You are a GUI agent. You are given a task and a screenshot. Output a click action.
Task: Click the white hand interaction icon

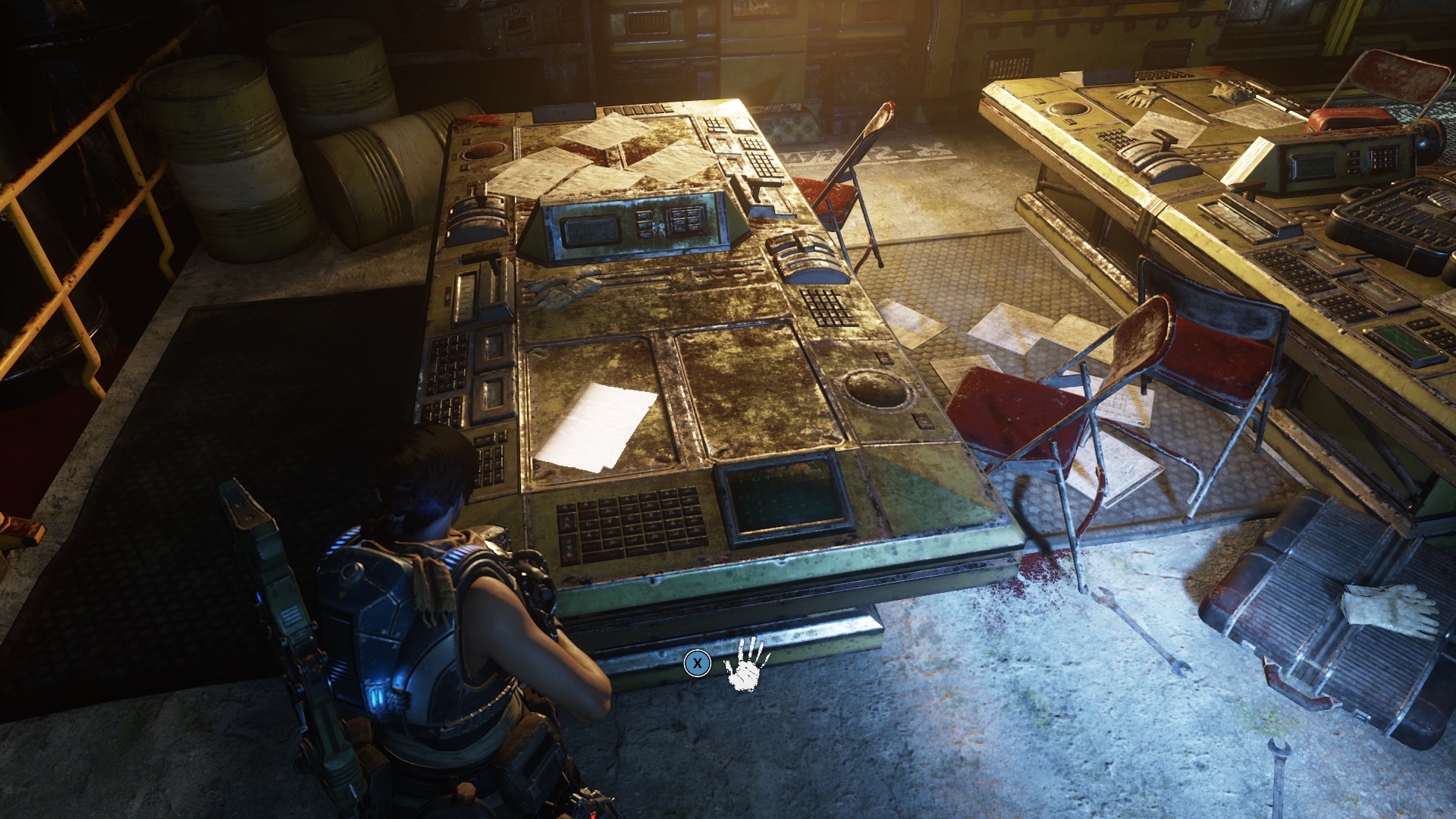pos(746,664)
